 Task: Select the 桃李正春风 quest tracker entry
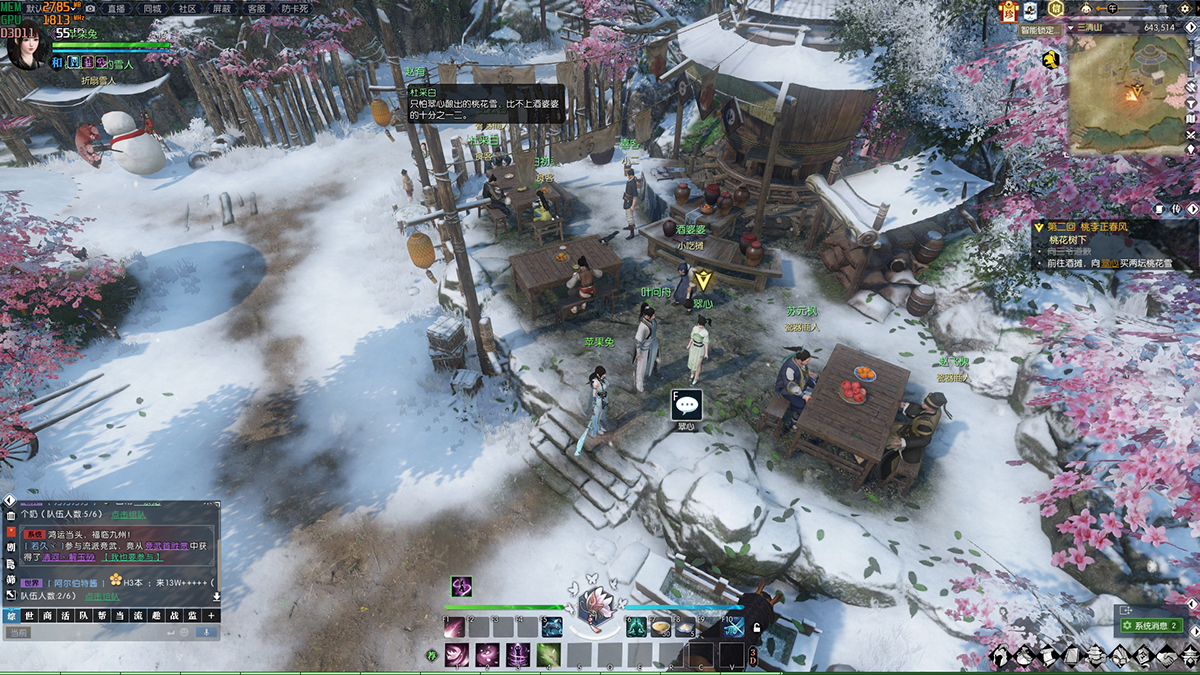(1110, 228)
